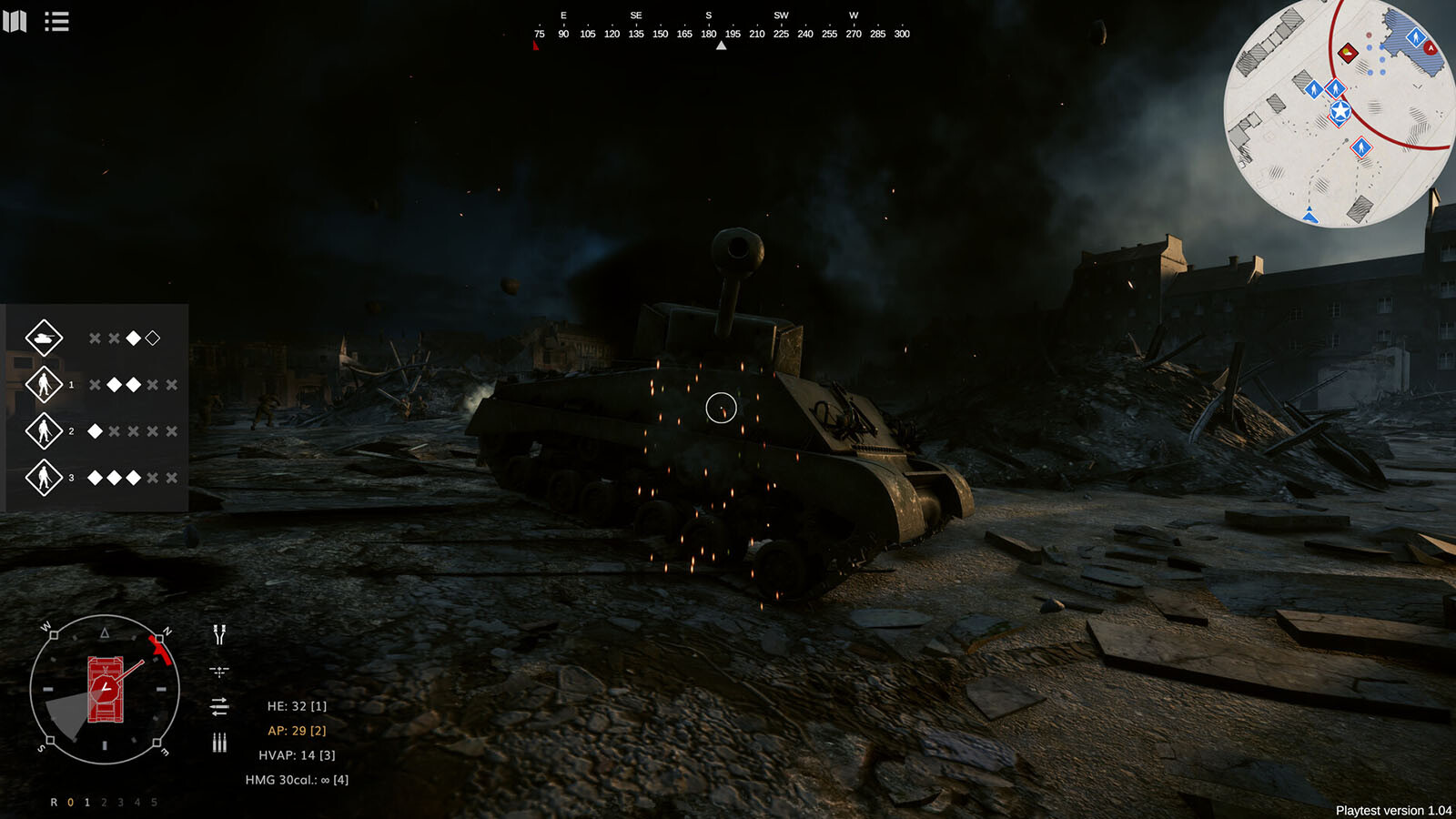The height and width of the screenshot is (819, 1456).
Task: Select infantry squad 3
Action: tap(44, 478)
